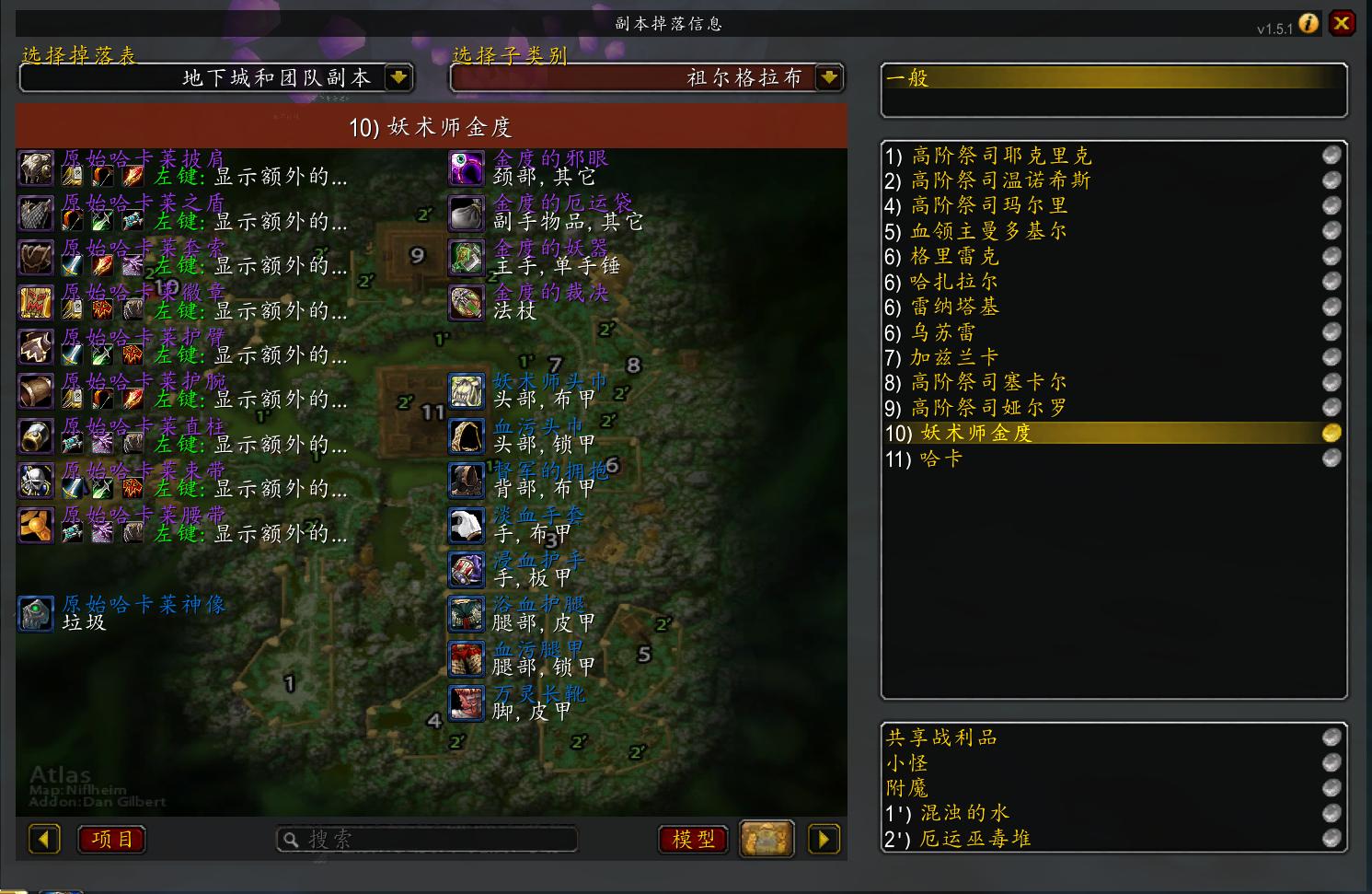Viewport: 1372px width, 894px height.
Task: Click the 血污头巾 mail helmet icon
Action: (467, 435)
